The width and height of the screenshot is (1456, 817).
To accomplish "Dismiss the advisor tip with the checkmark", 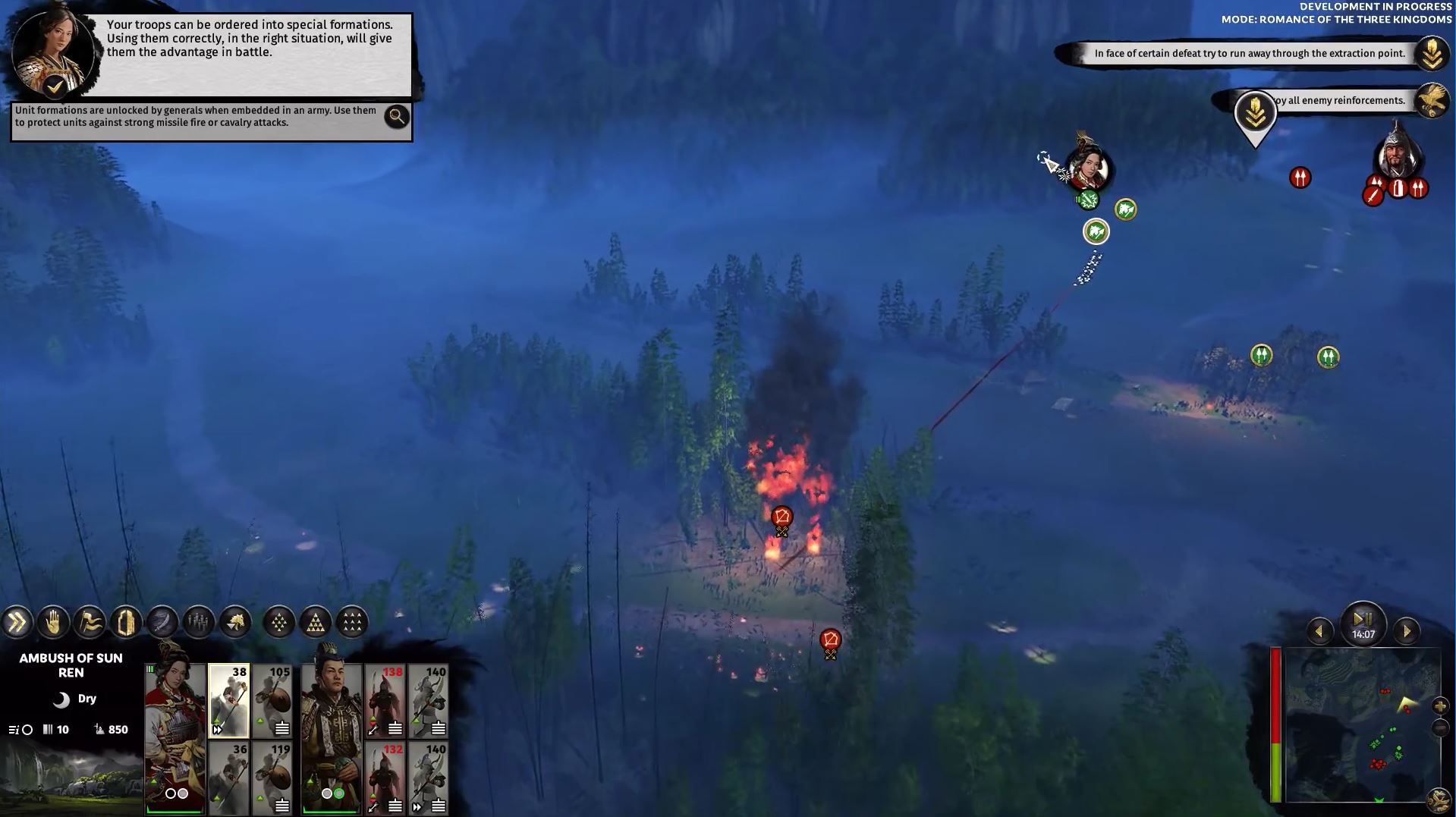I will coord(55,86).
